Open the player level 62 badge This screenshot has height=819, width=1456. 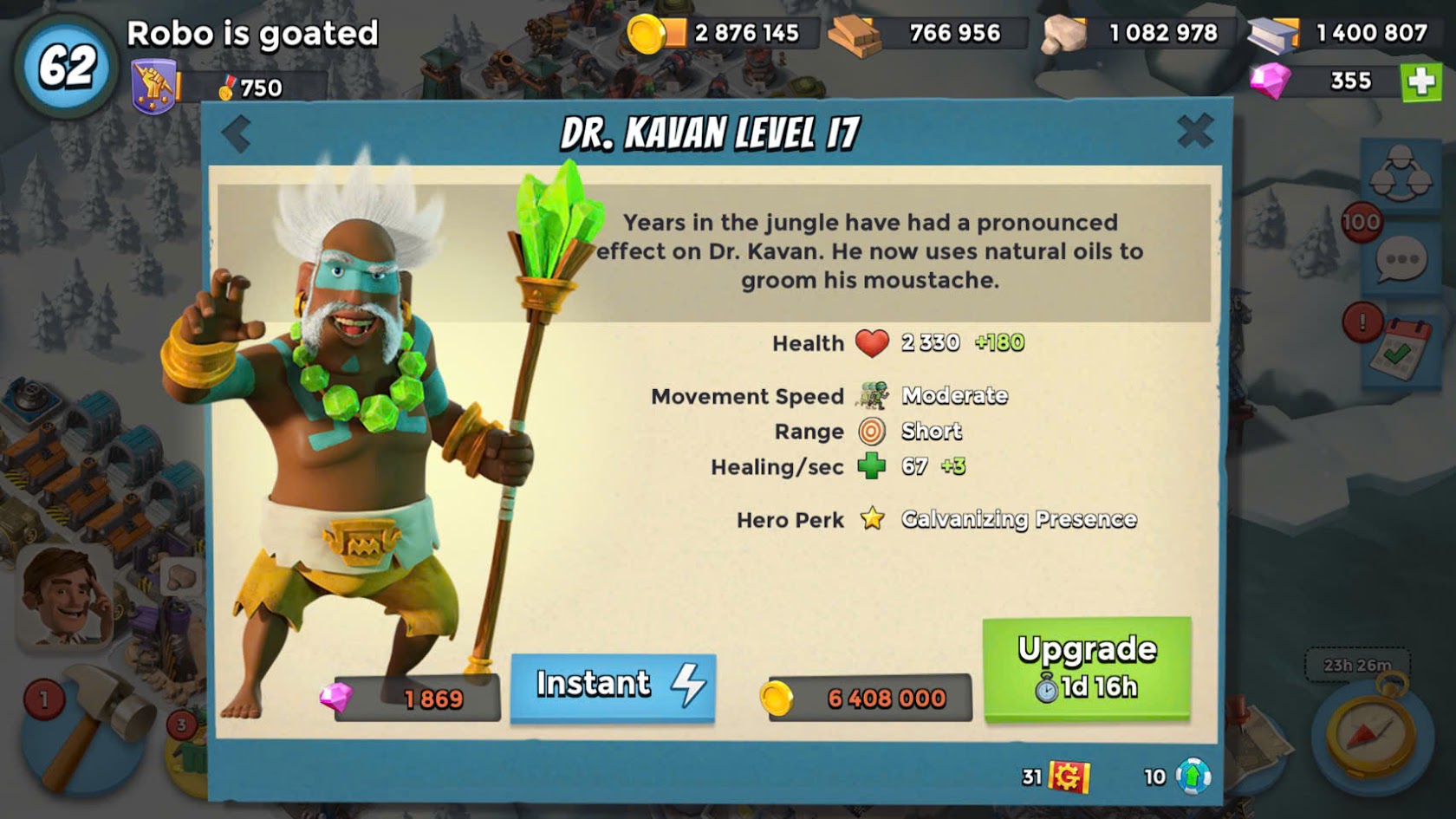coord(66,68)
